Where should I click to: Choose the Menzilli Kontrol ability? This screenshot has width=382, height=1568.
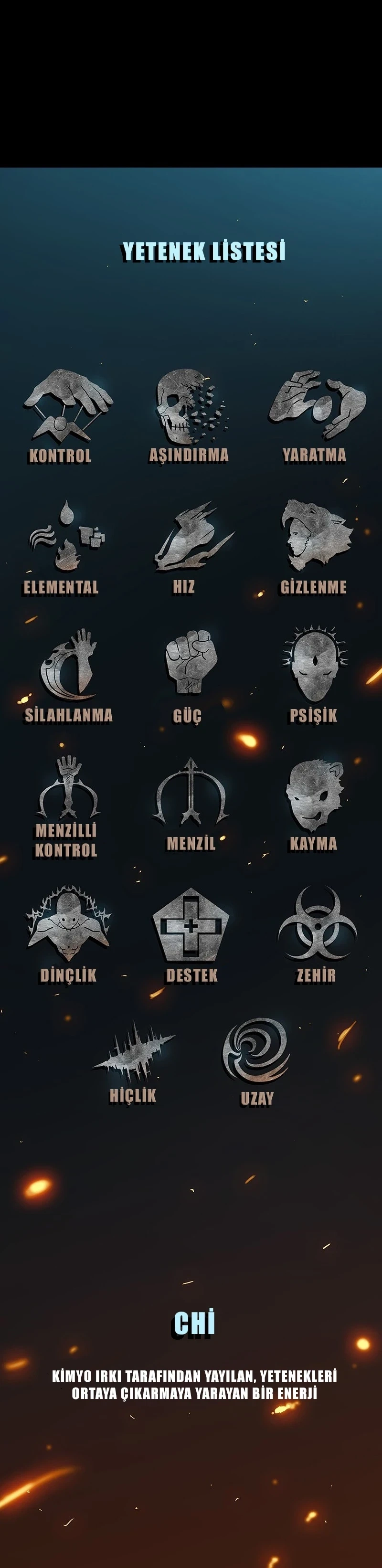coord(67,788)
